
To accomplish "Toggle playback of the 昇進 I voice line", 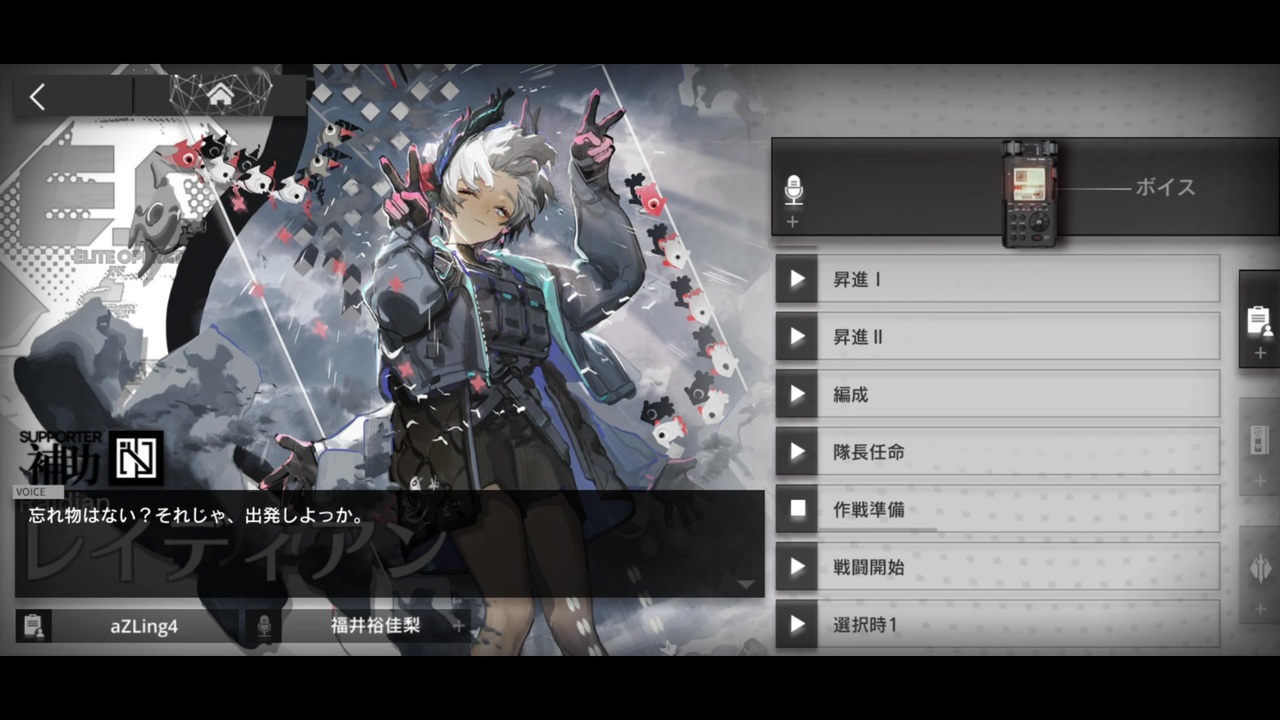I will click(797, 280).
